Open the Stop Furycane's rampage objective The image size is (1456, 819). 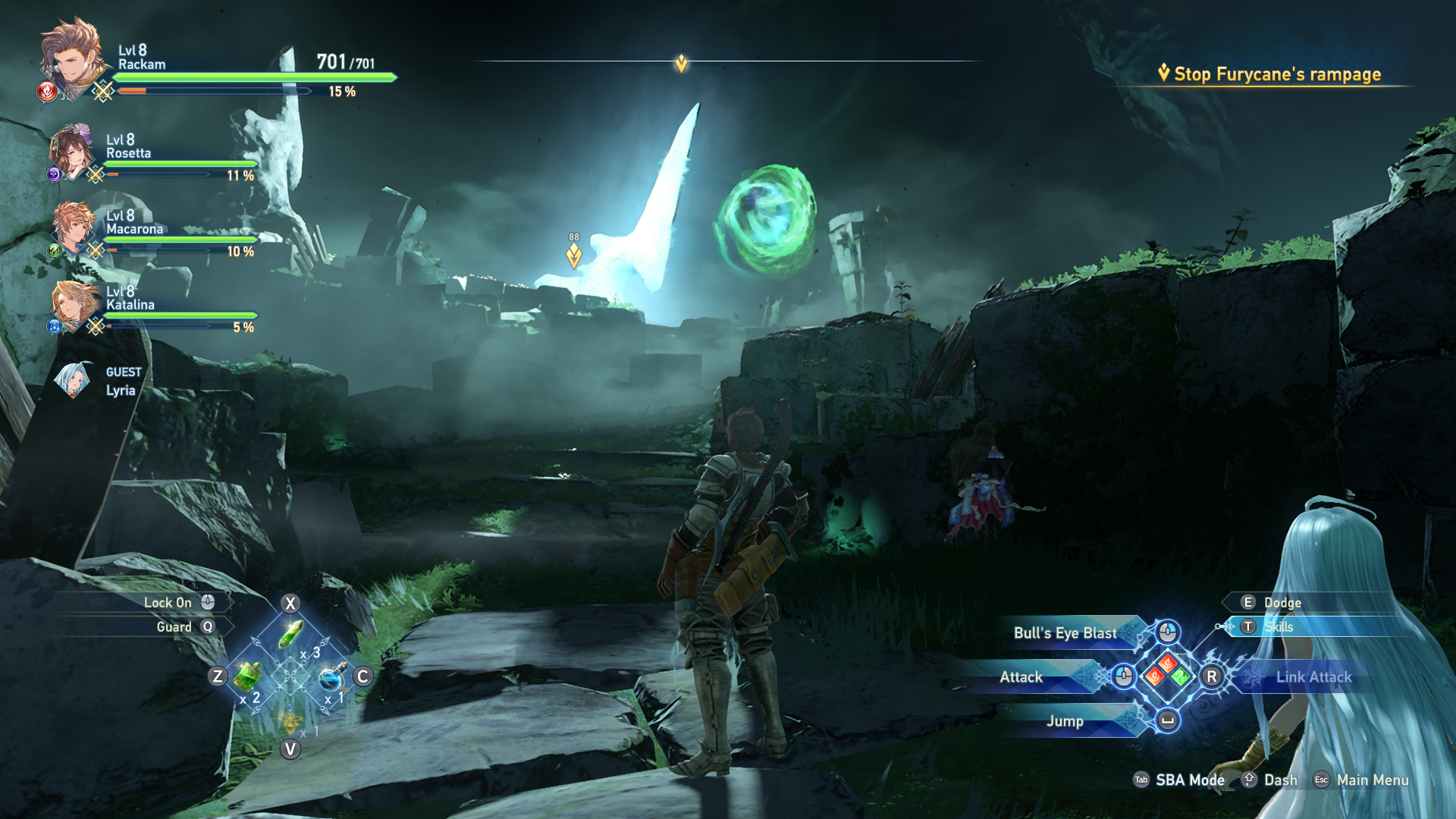[x=1277, y=74]
